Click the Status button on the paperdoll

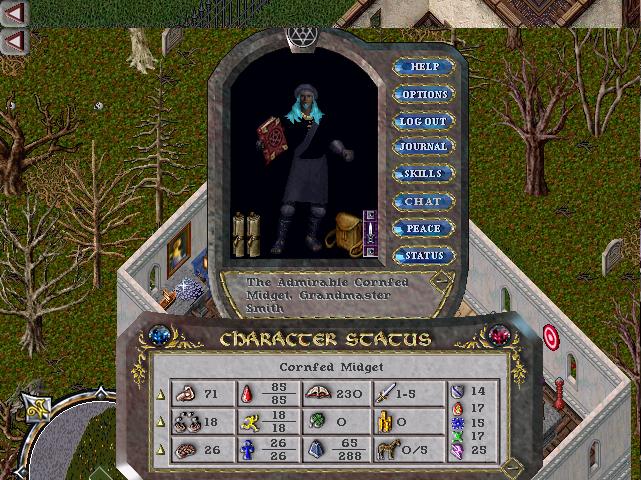(x=424, y=255)
